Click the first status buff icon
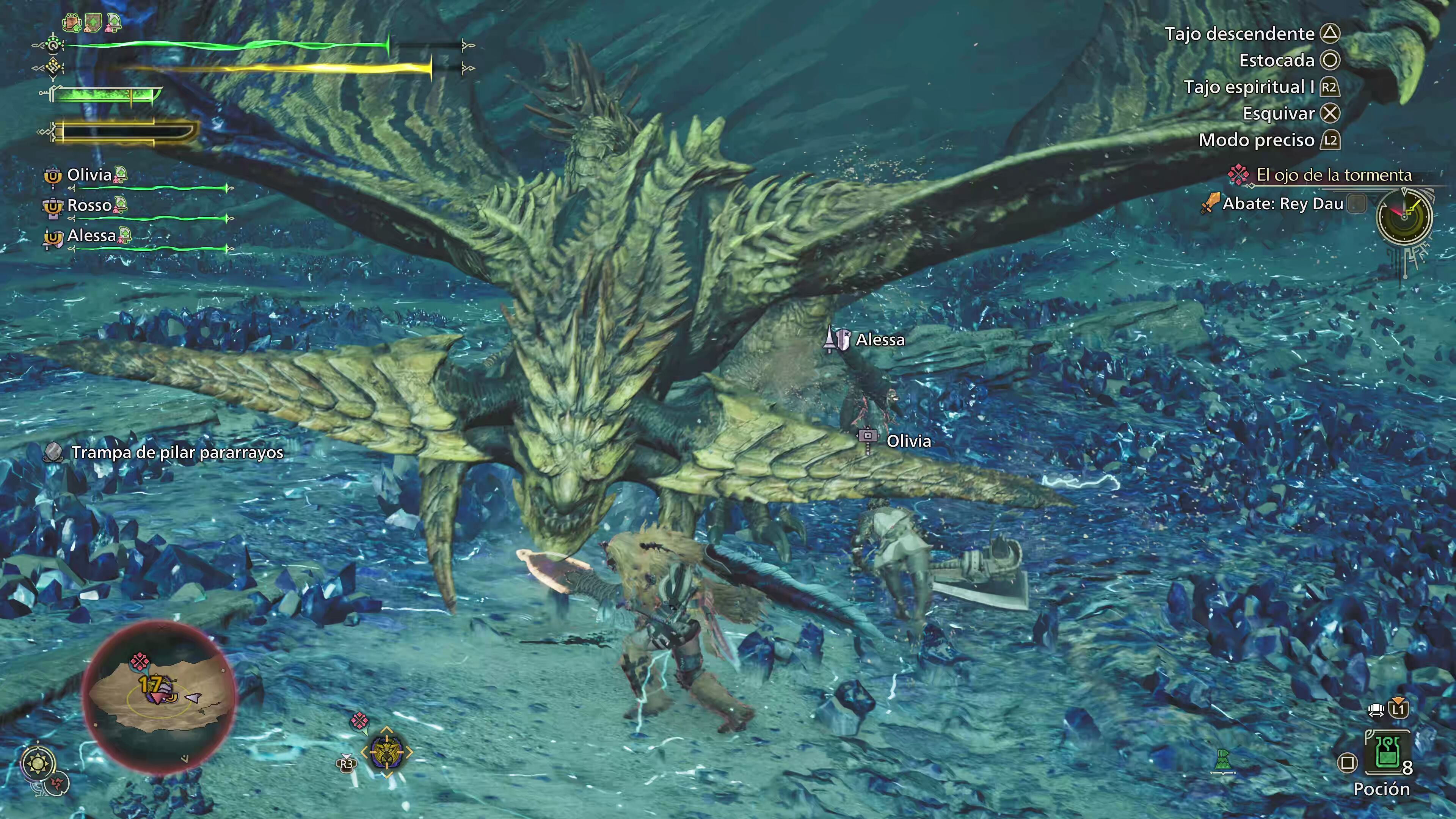 tap(72, 23)
